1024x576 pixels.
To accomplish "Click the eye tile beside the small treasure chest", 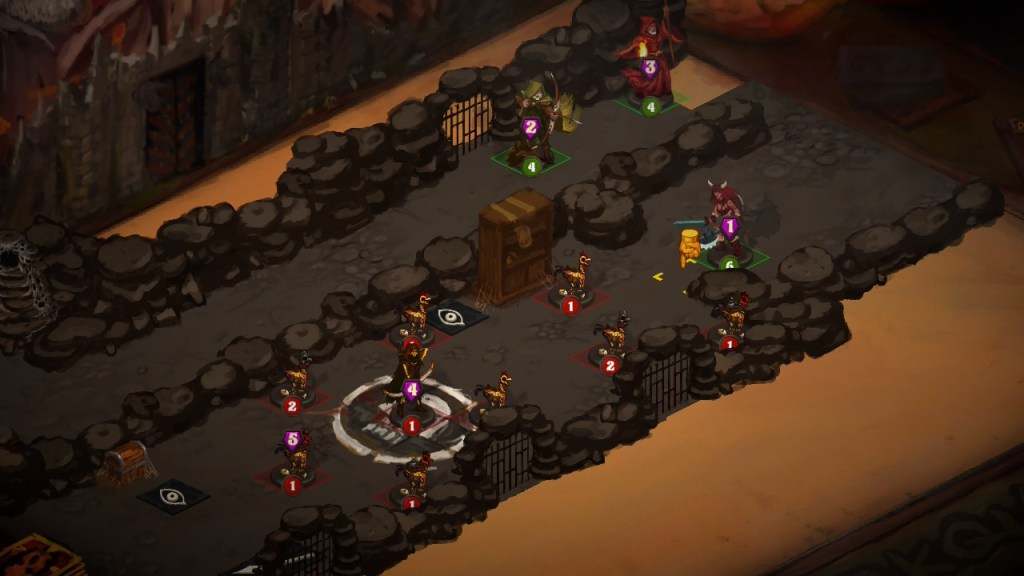I will click(x=173, y=494).
